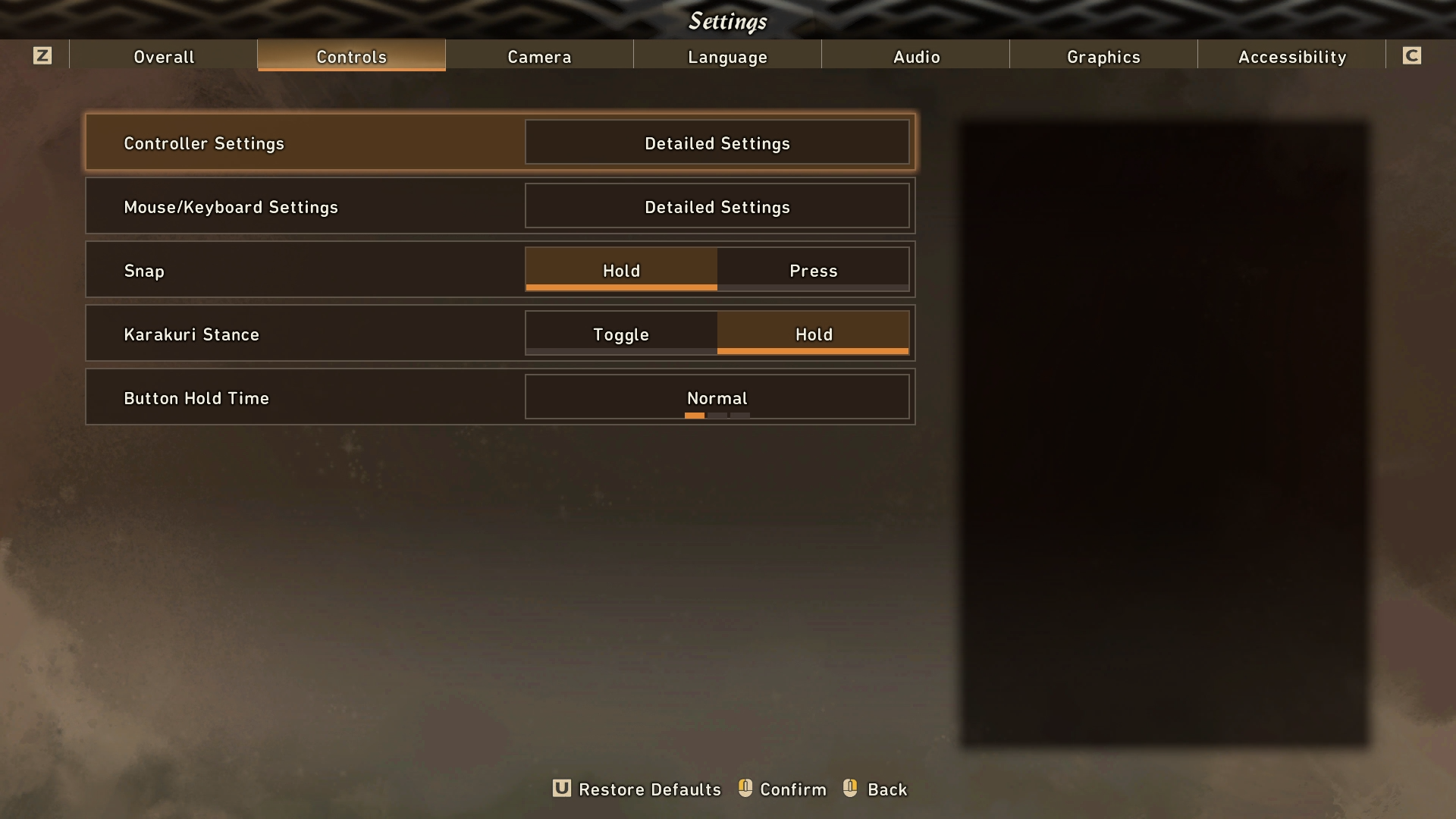Switch to the Graphics tab
The height and width of the screenshot is (819, 1456).
click(1103, 56)
